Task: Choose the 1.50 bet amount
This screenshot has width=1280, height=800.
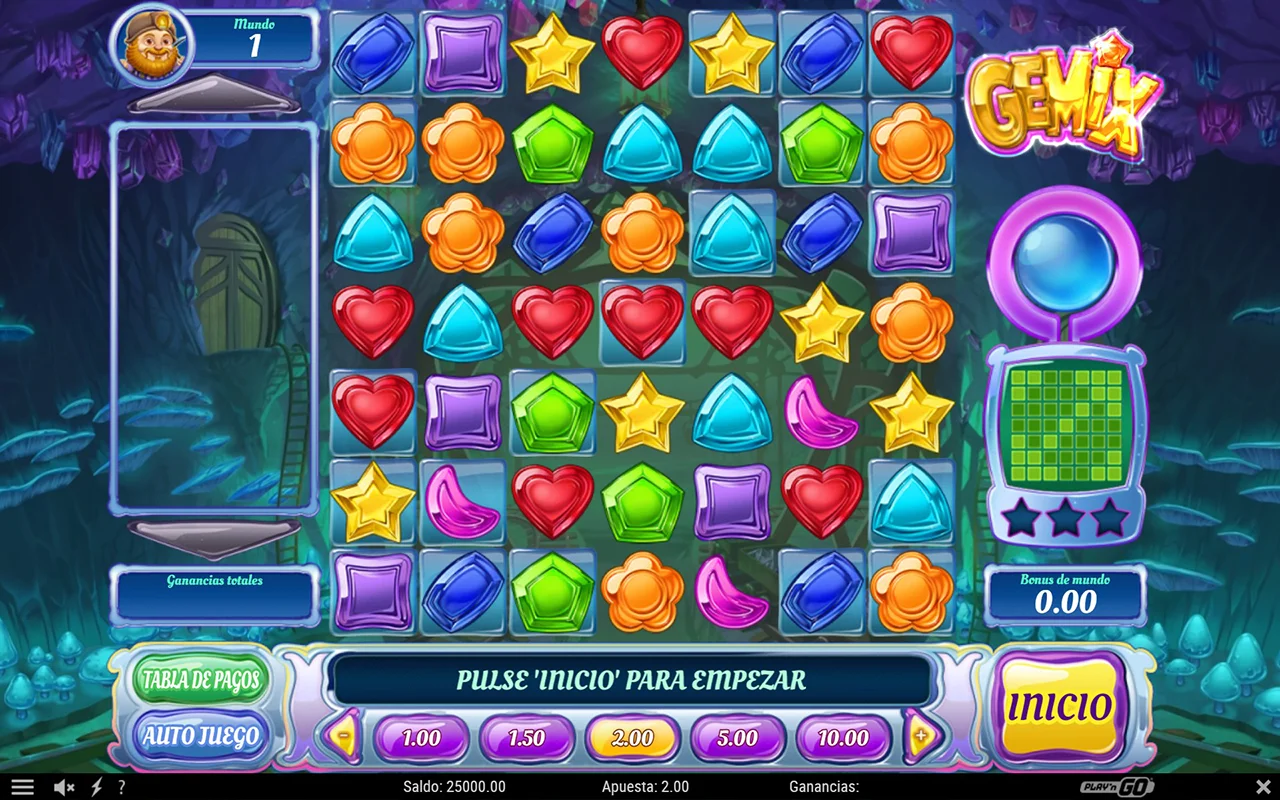Action: click(x=527, y=739)
